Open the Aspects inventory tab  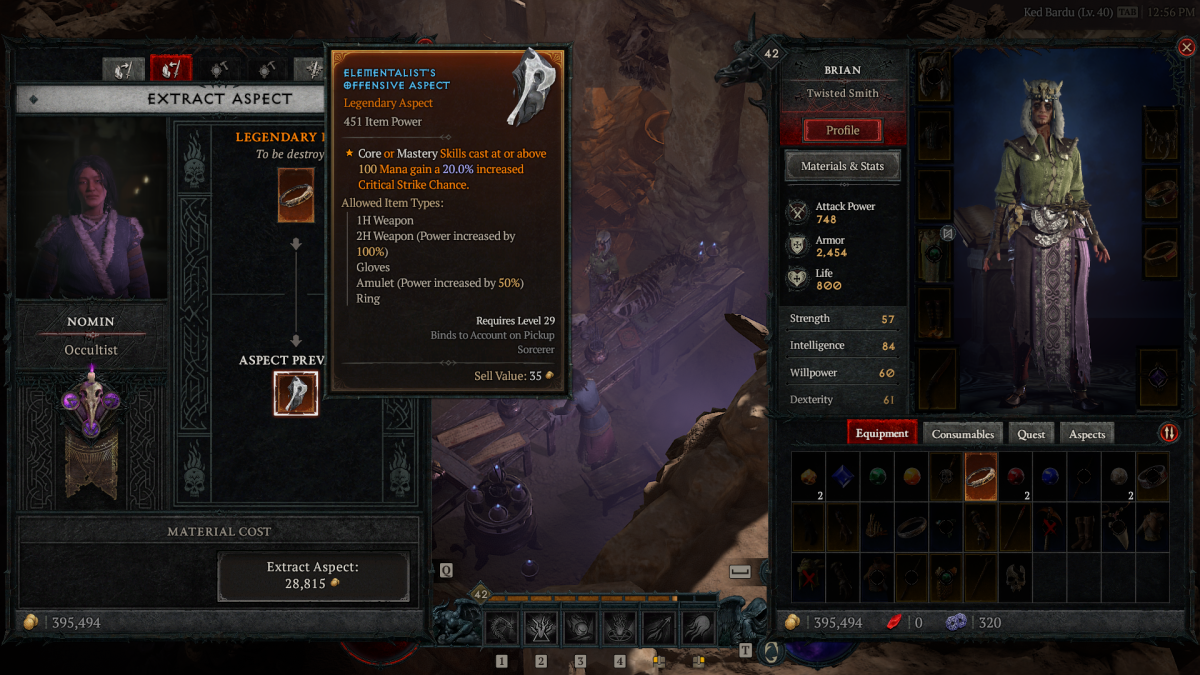point(1087,434)
